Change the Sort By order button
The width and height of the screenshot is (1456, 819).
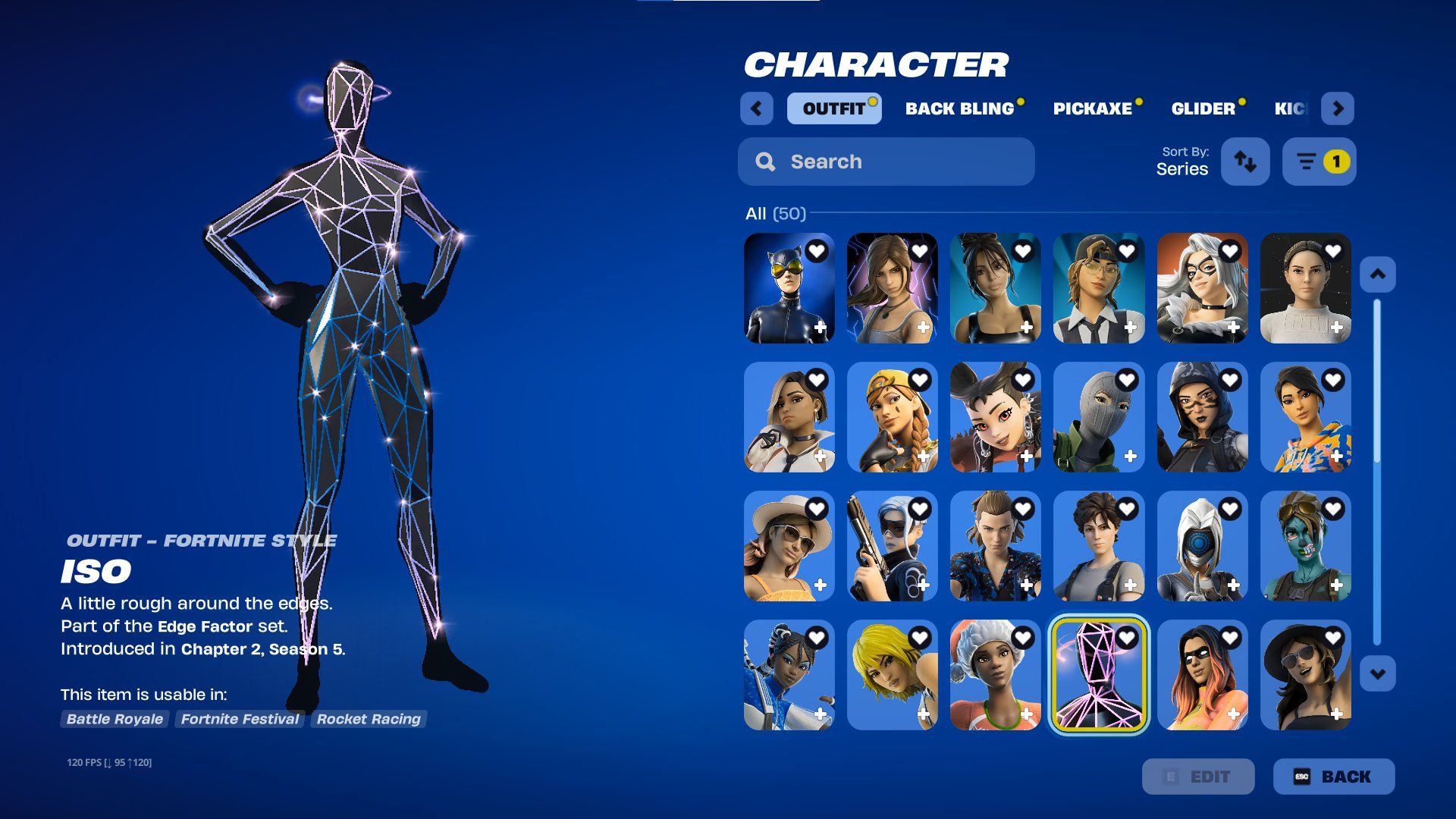pyautogui.click(x=1245, y=162)
